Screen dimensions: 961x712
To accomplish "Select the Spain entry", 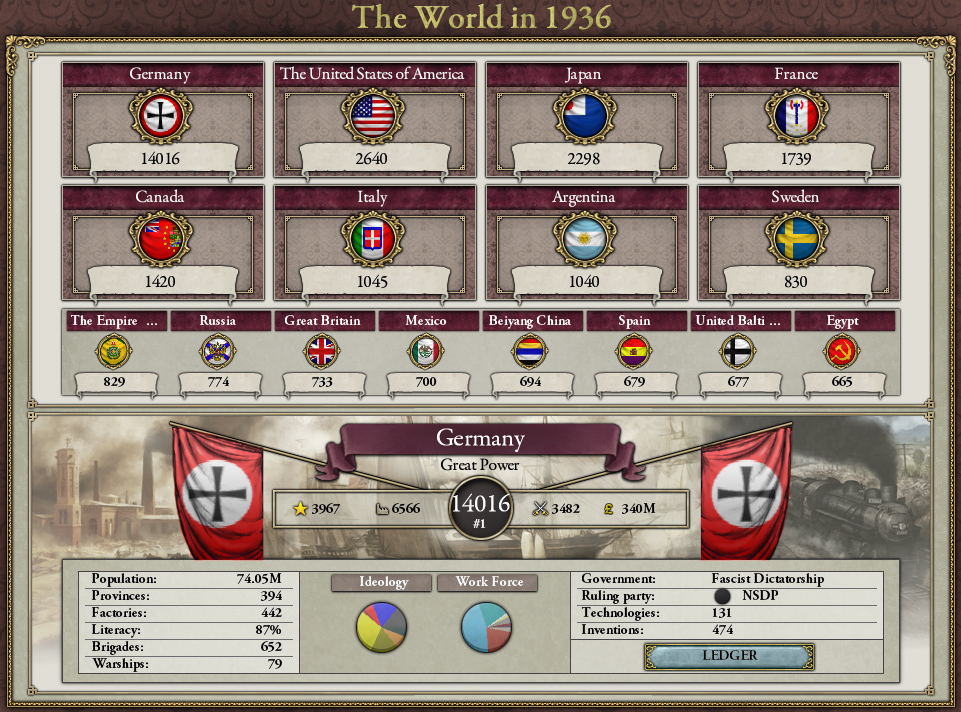I will point(634,352).
